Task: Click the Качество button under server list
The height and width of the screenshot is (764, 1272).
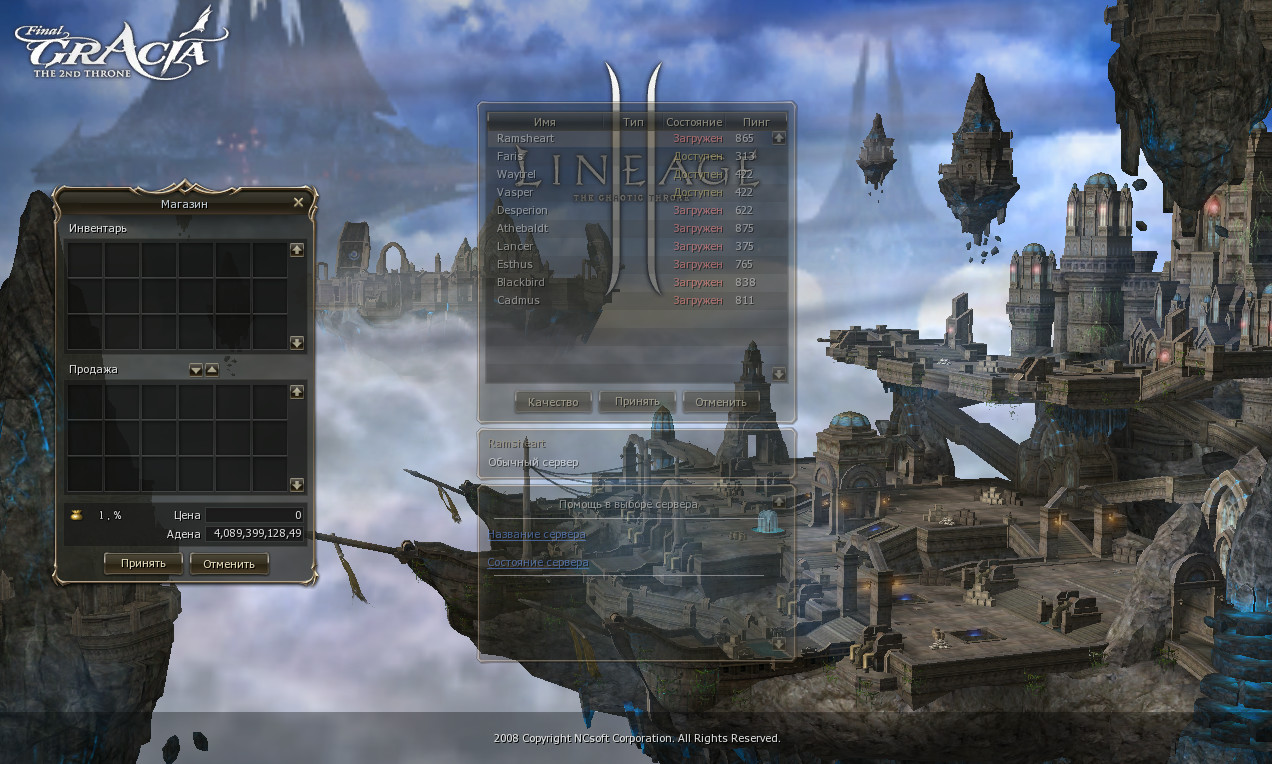Action: 553,402
